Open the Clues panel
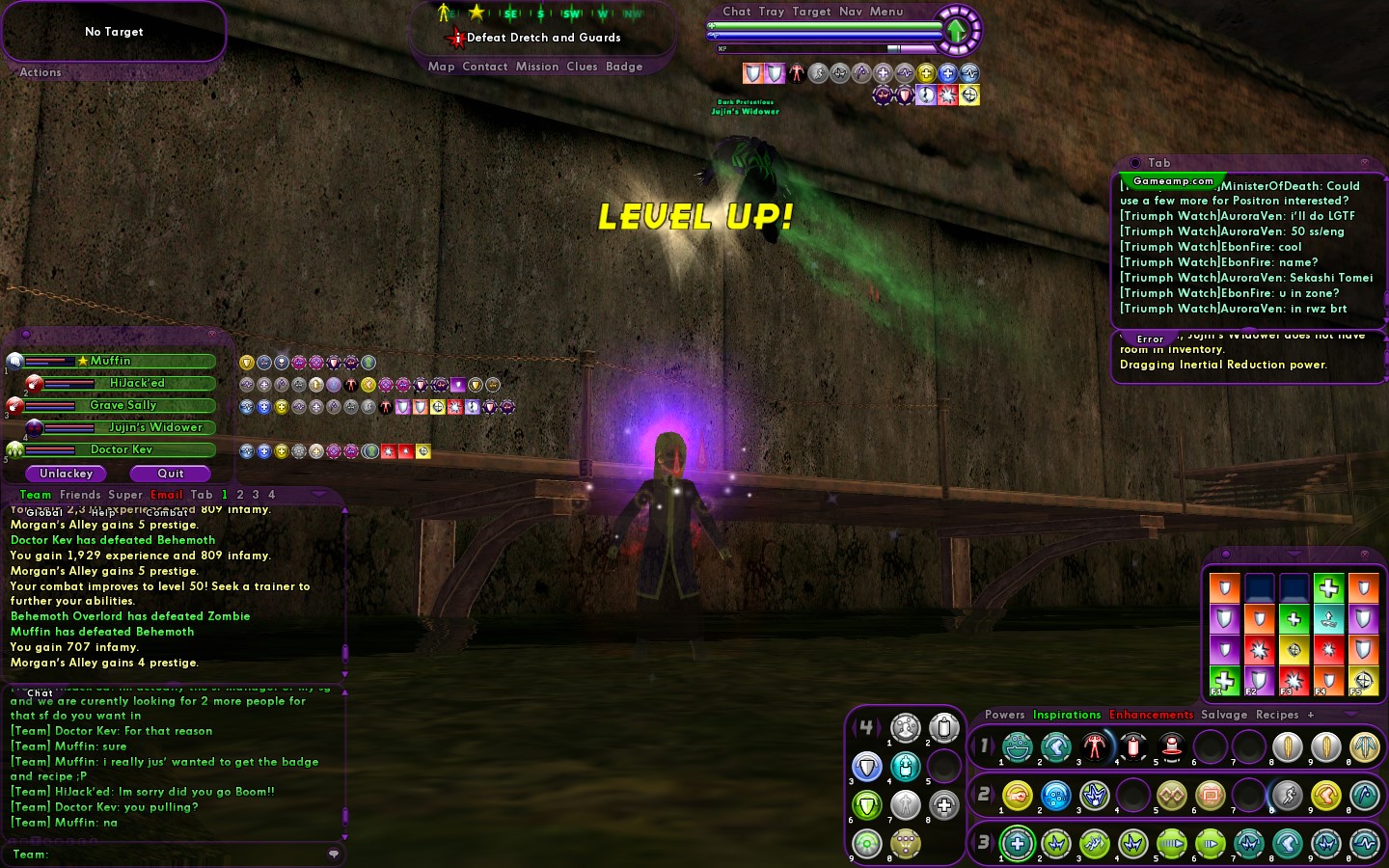The width and height of the screenshot is (1389, 868). [x=582, y=67]
